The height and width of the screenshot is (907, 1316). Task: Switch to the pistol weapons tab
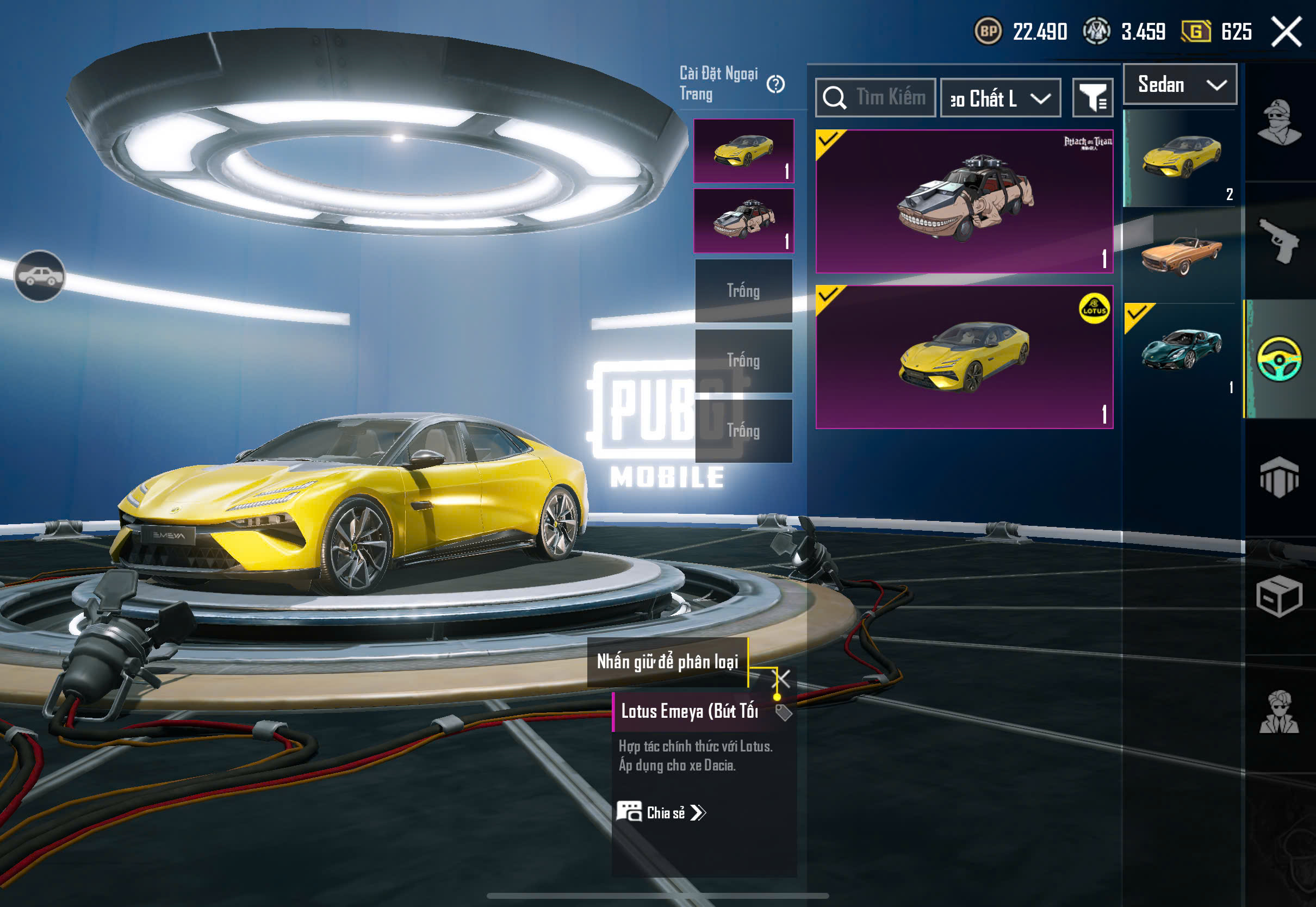(1279, 241)
